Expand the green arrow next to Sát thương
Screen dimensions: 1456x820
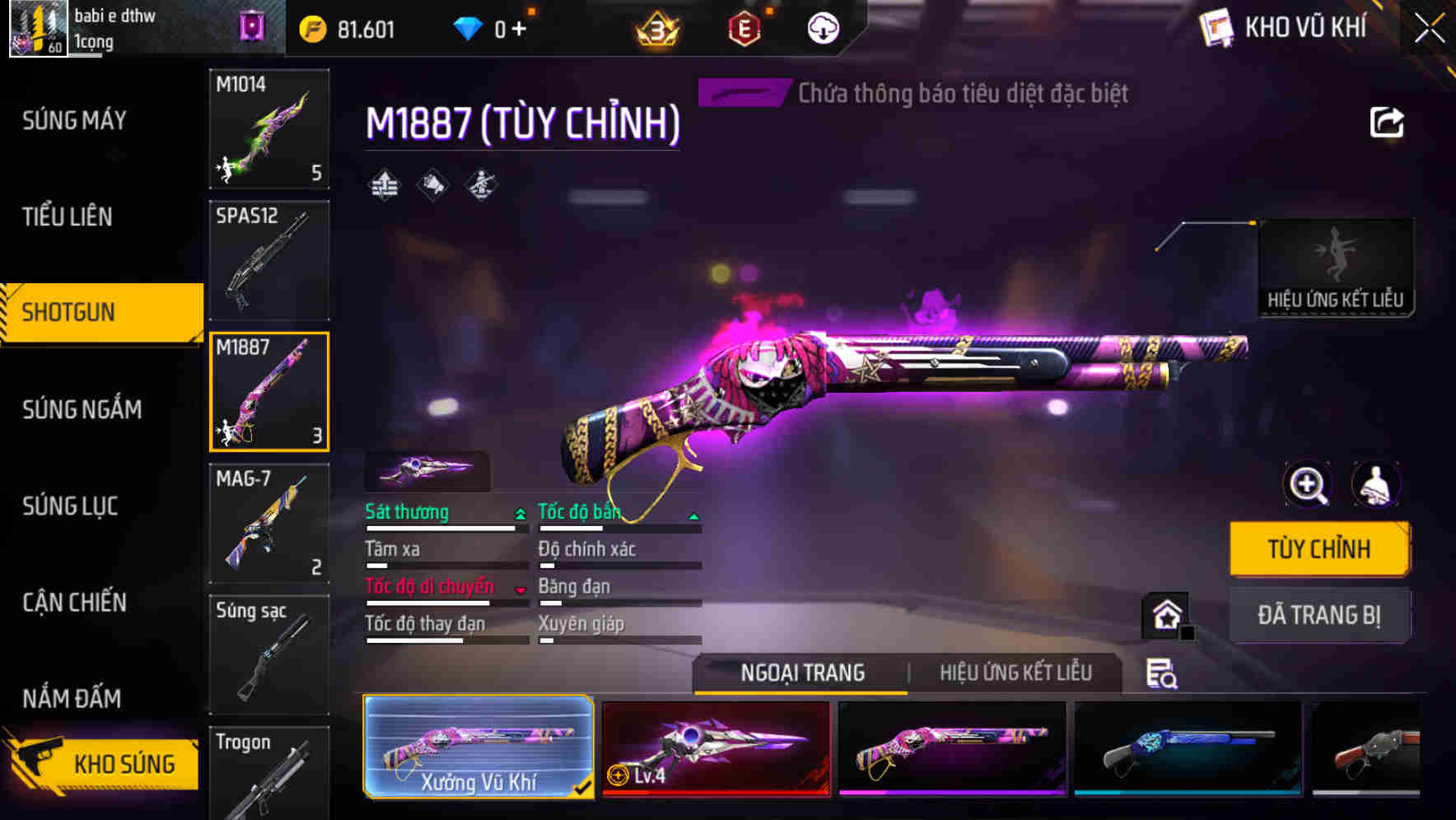(x=519, y=512)
